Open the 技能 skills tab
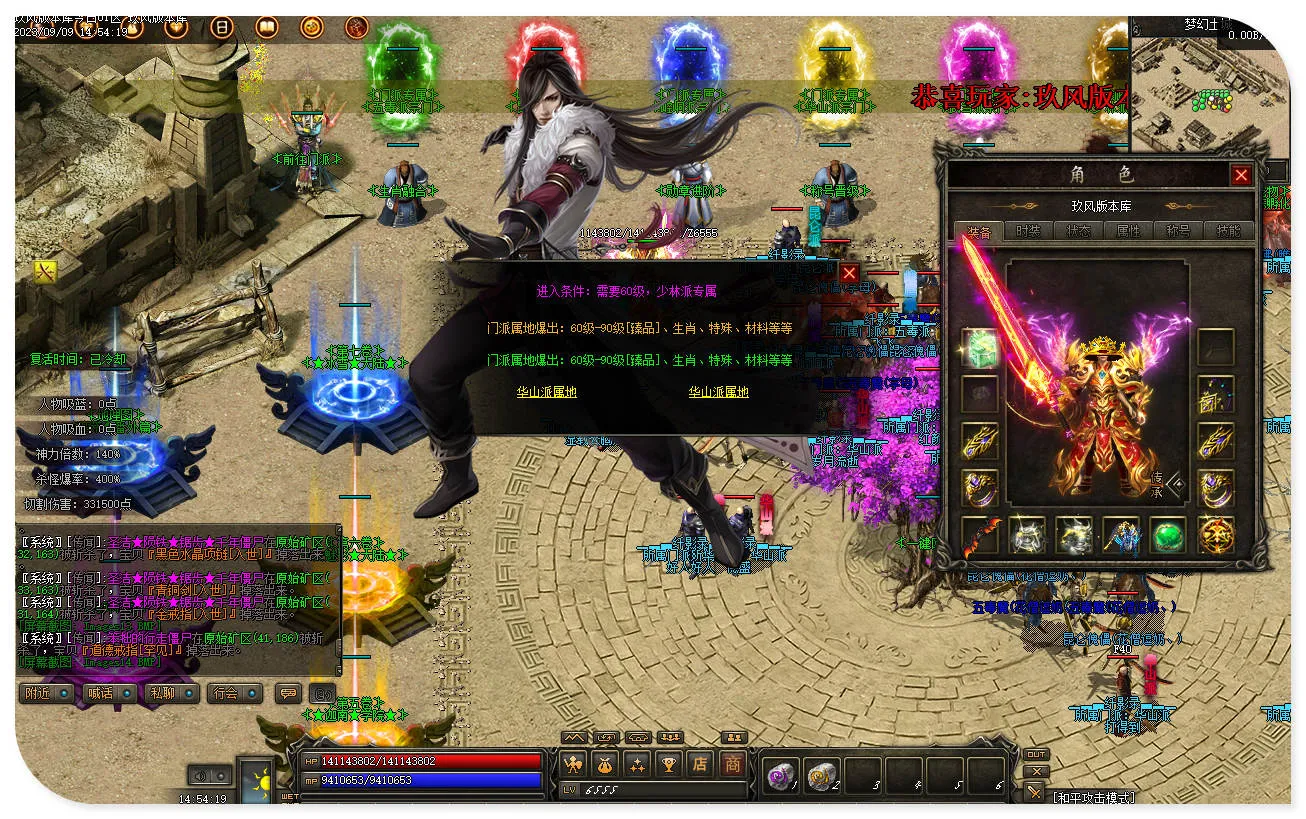This screenshot has width=1306, height=819. tap(1228, 230)
